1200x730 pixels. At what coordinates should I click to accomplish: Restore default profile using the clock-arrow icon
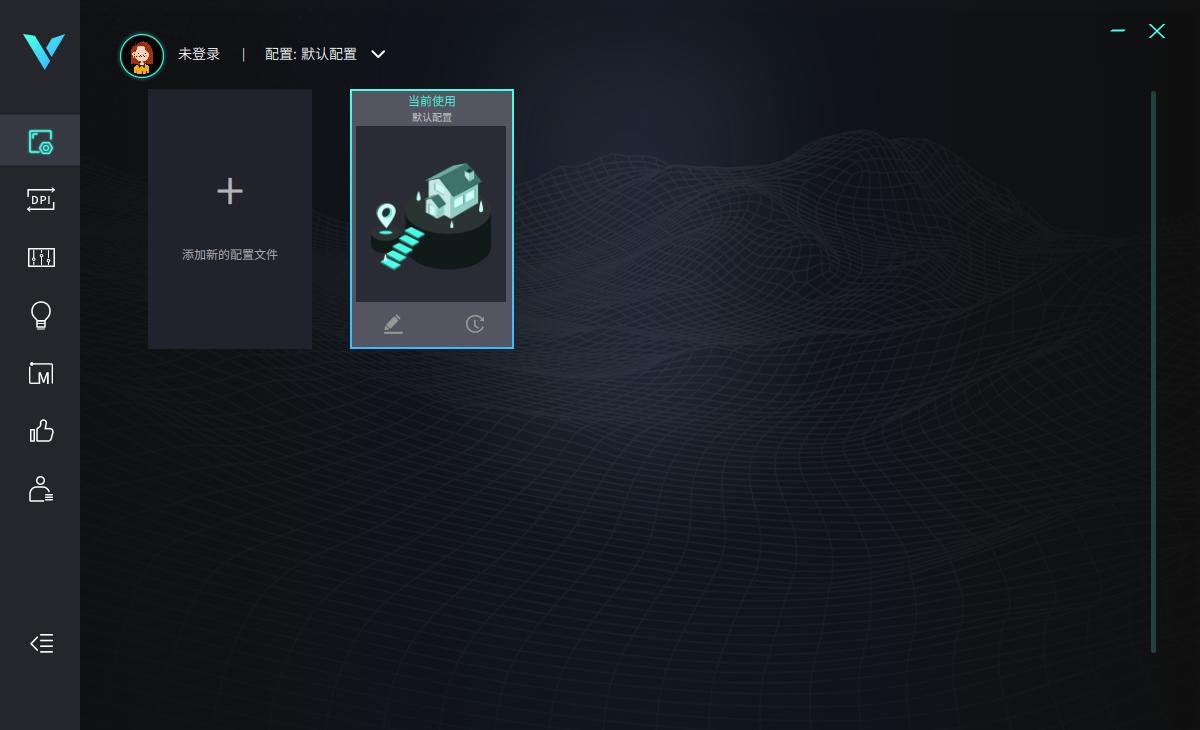pyautogui.click(x=475, y=324)
